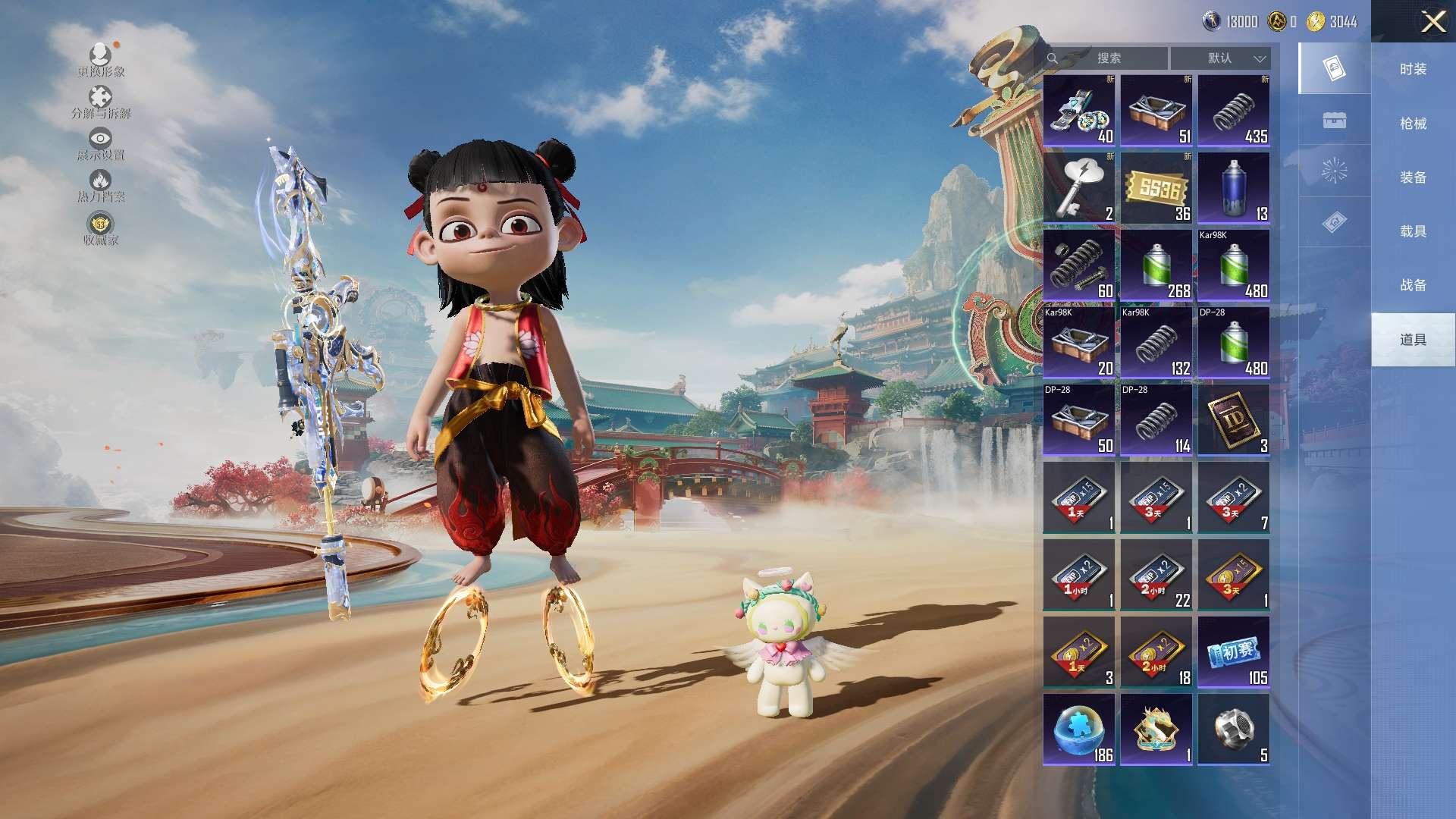Open 分解与拆解 puzzle piece option
The image size is (1456, 819).
click(100, 102)
